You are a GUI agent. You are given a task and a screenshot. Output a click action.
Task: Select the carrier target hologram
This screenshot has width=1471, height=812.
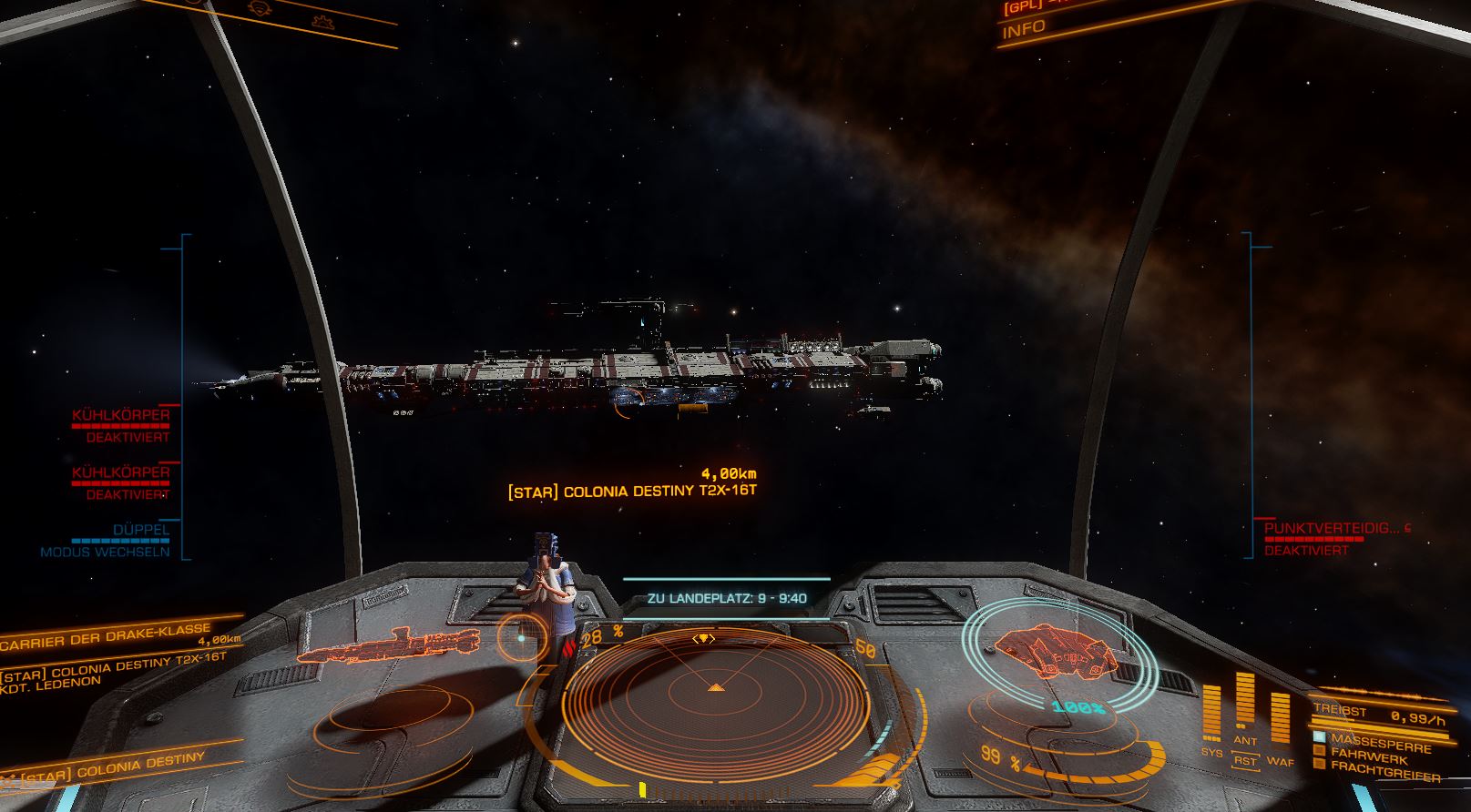tap(389, 645)
